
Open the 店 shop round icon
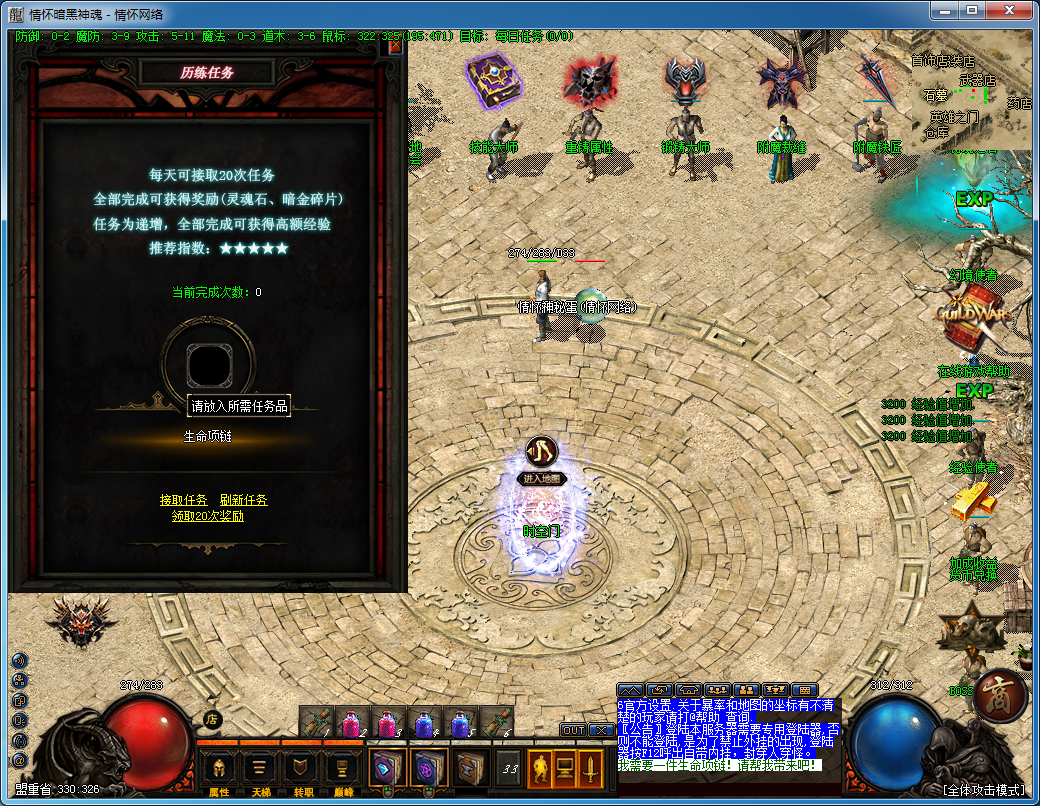pos(212,718)
